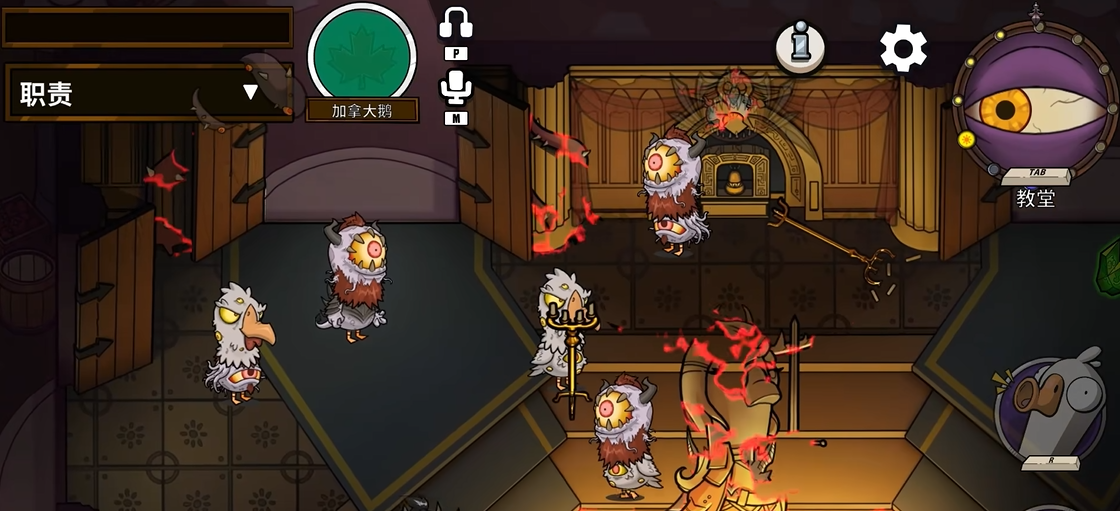Toggle the headphones audio icon
Screen dimensions: 1120x511
pyautogui.click(x=455, y=23)
